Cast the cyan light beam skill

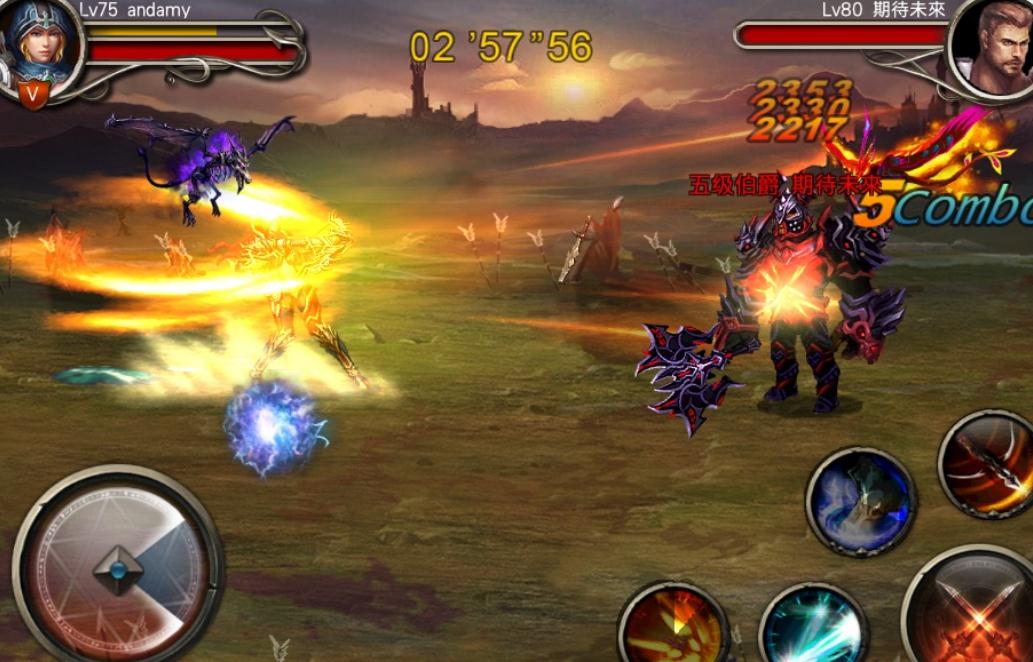(x=812, y=629)
